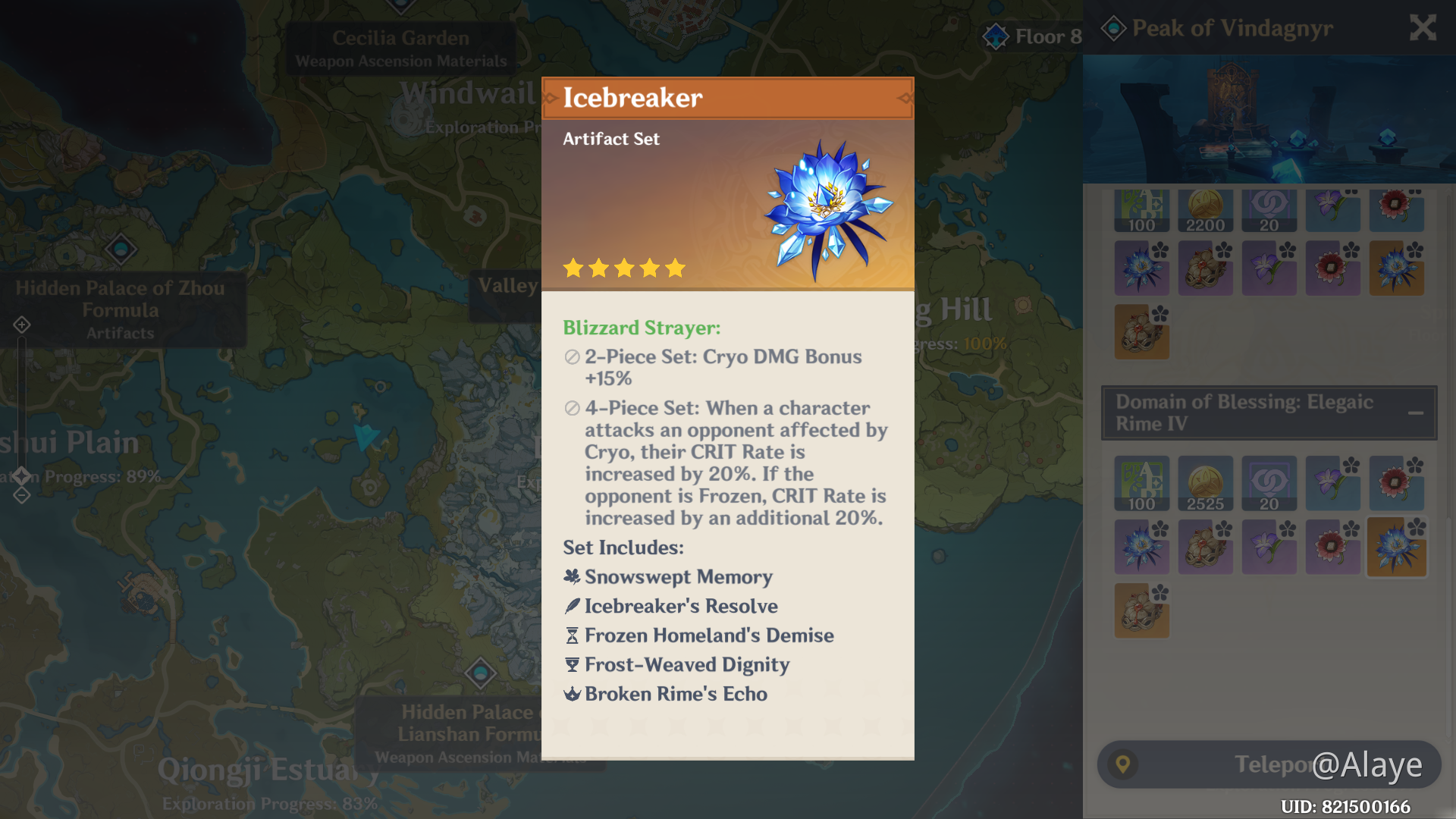Click the Hidden Palace of Lianshan Formula marker
The image size is (1456, 819).
pos(482,673)
